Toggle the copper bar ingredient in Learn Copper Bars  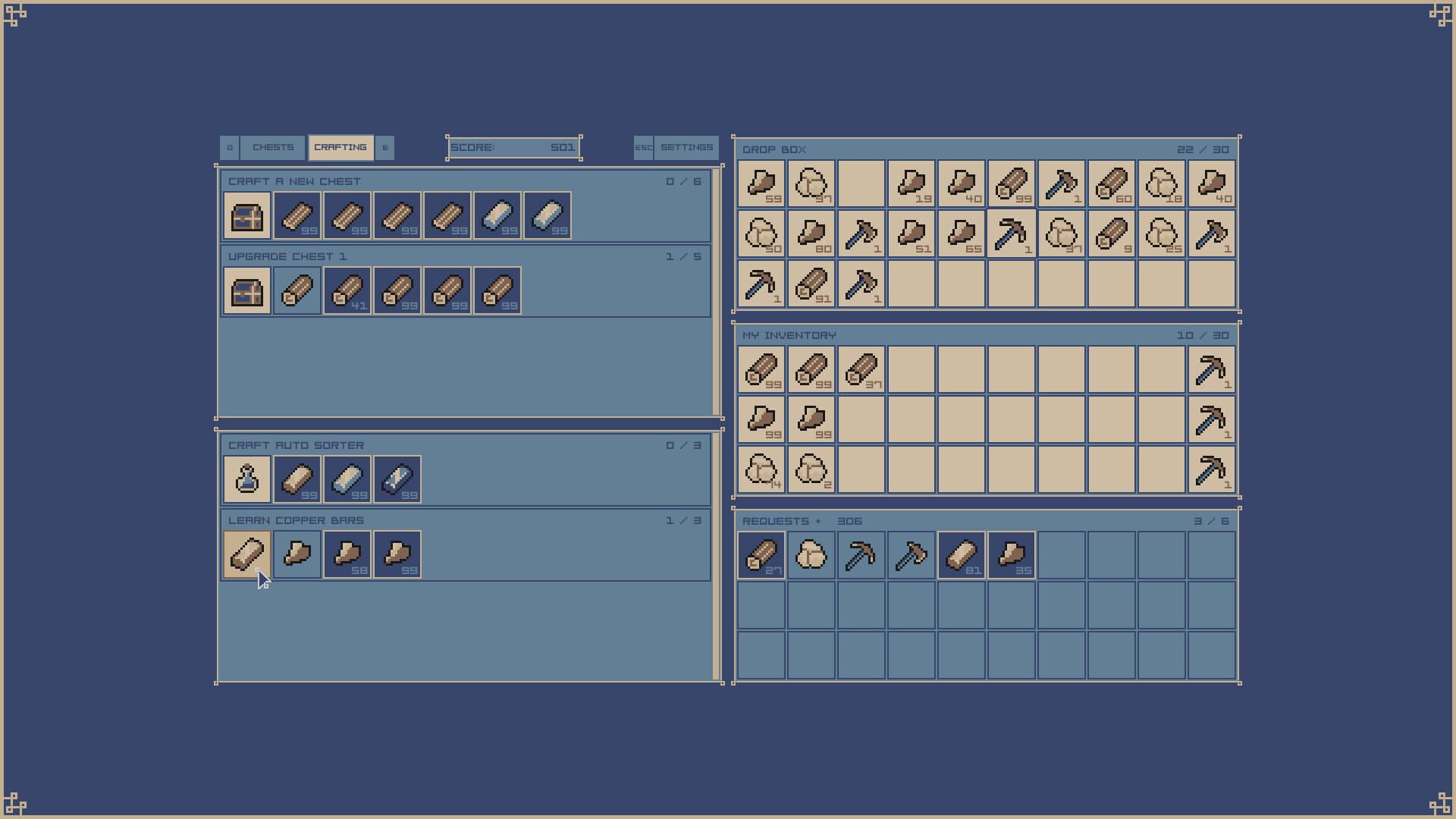(x=246, y=554)
